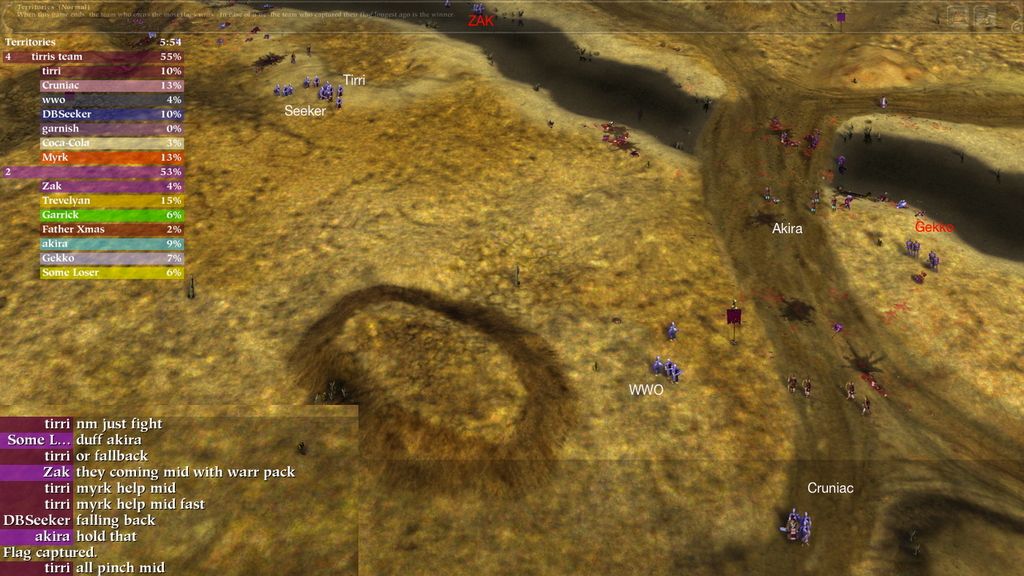Choose Myrk's orange scoreboard row

110,157
